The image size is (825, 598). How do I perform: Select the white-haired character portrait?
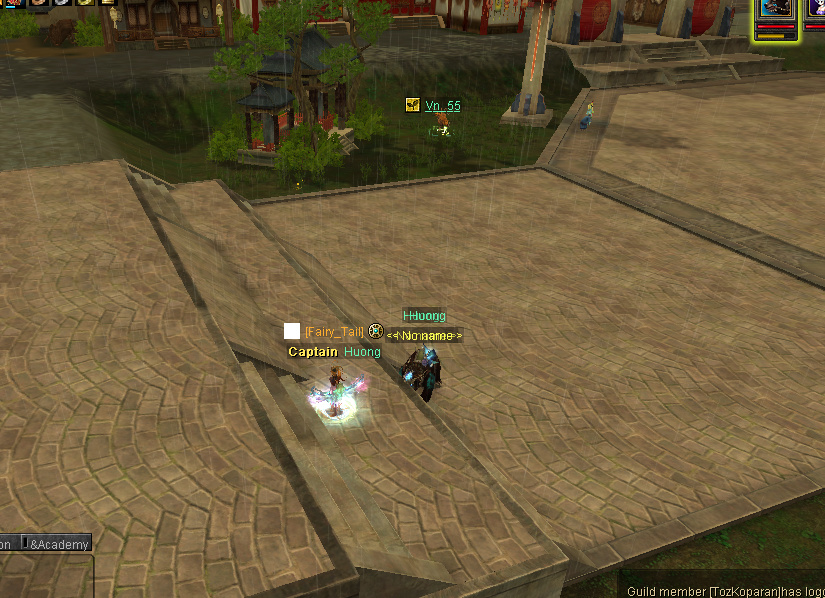(815, 10)
